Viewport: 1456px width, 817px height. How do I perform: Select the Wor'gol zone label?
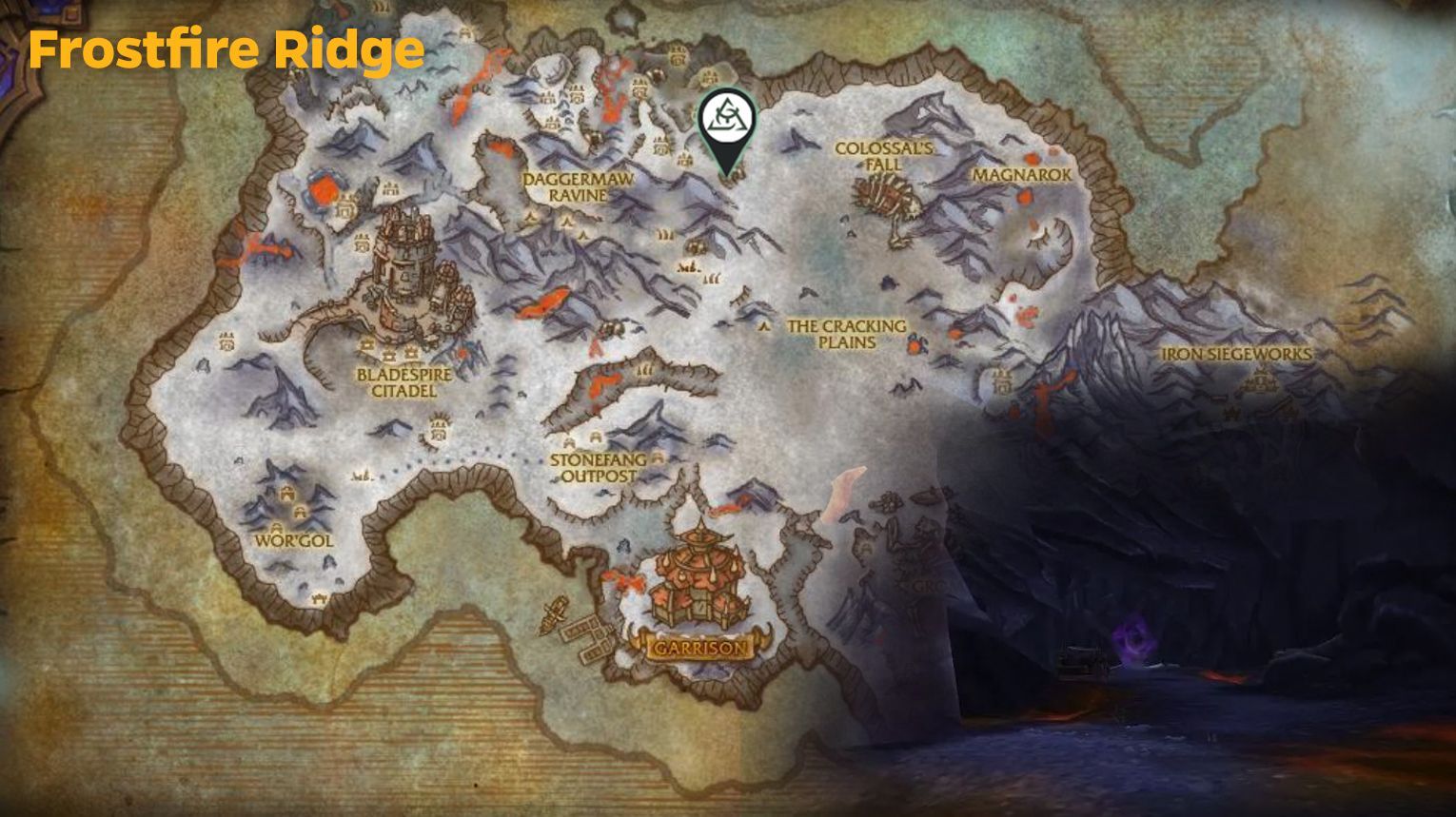tap(295, 538)
